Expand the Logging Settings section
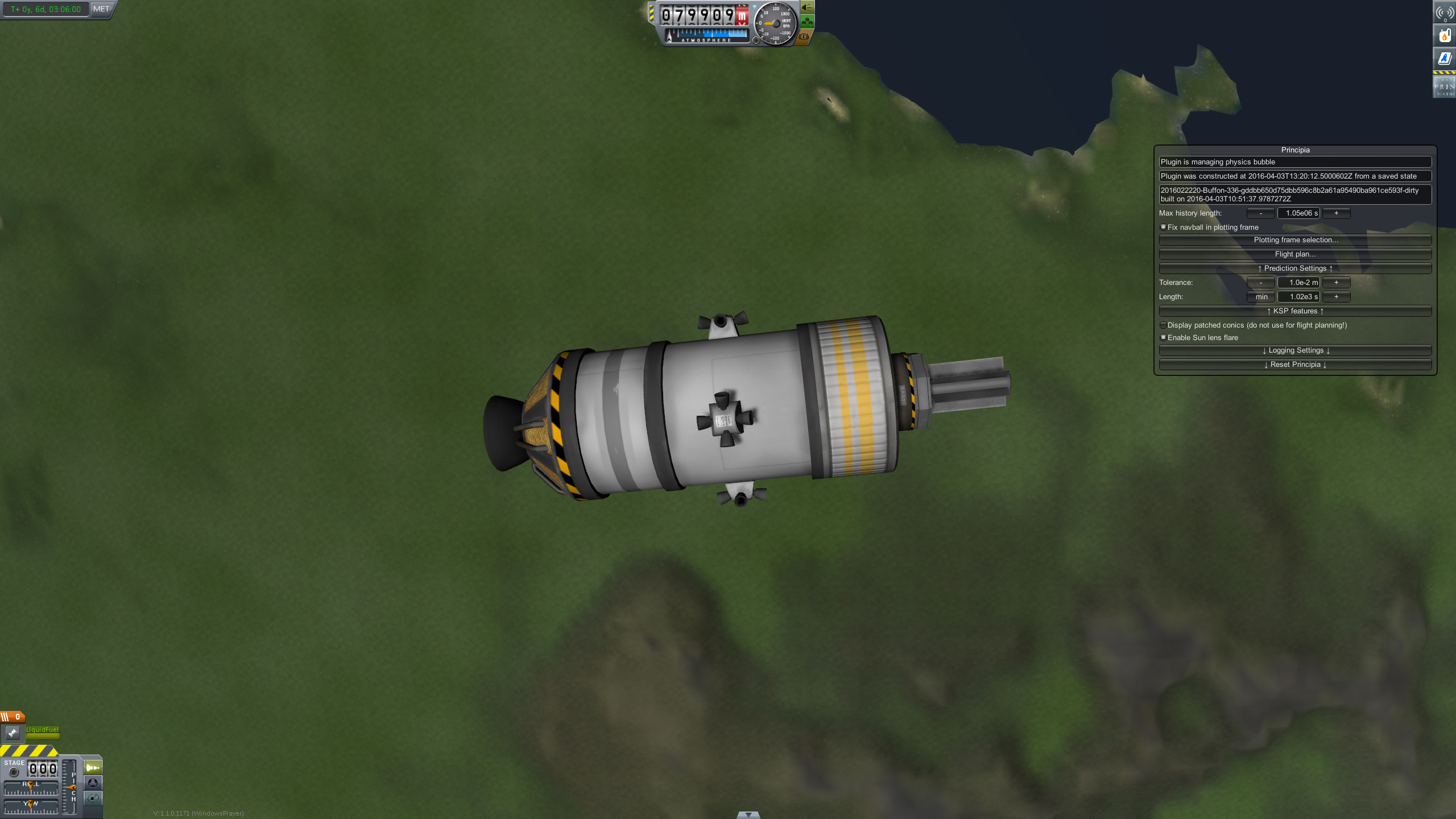This screenshot has width=1456, height=819. (1295, 350)
